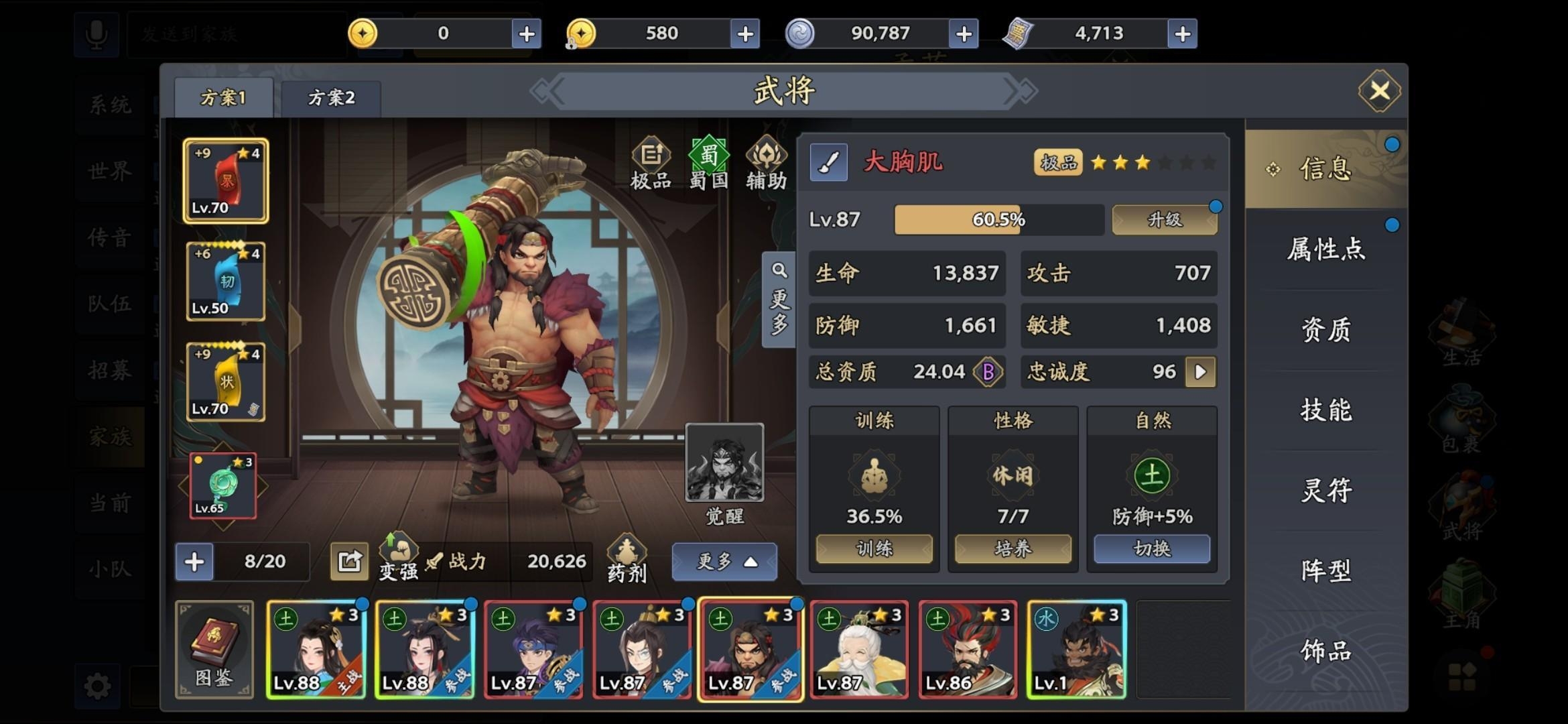
Task: Switch to the 方案2 tab
Action: pyautogui.click(x=331, y=98)
